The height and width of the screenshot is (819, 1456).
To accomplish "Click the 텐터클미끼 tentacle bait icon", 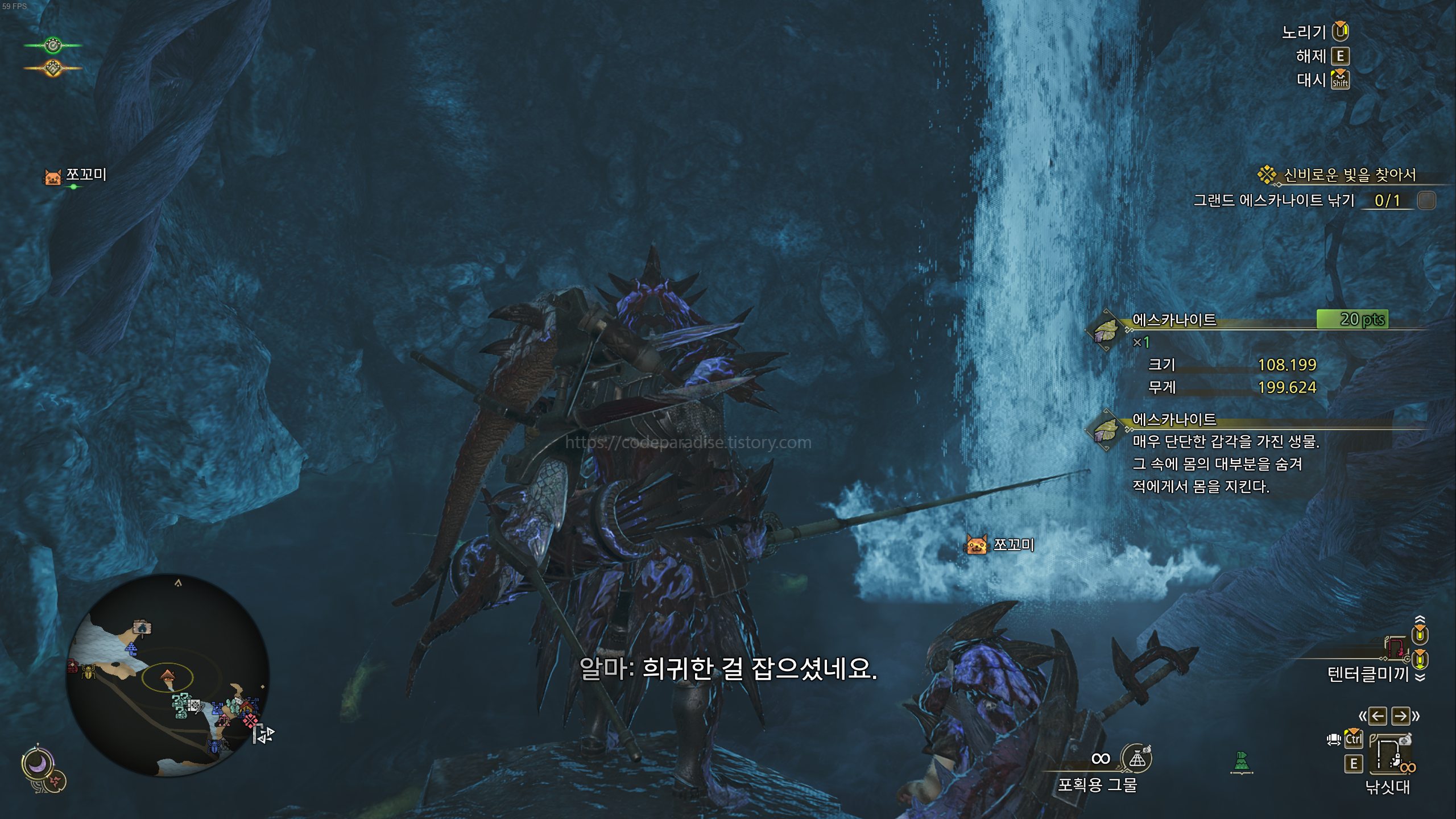I will 1397,649.
